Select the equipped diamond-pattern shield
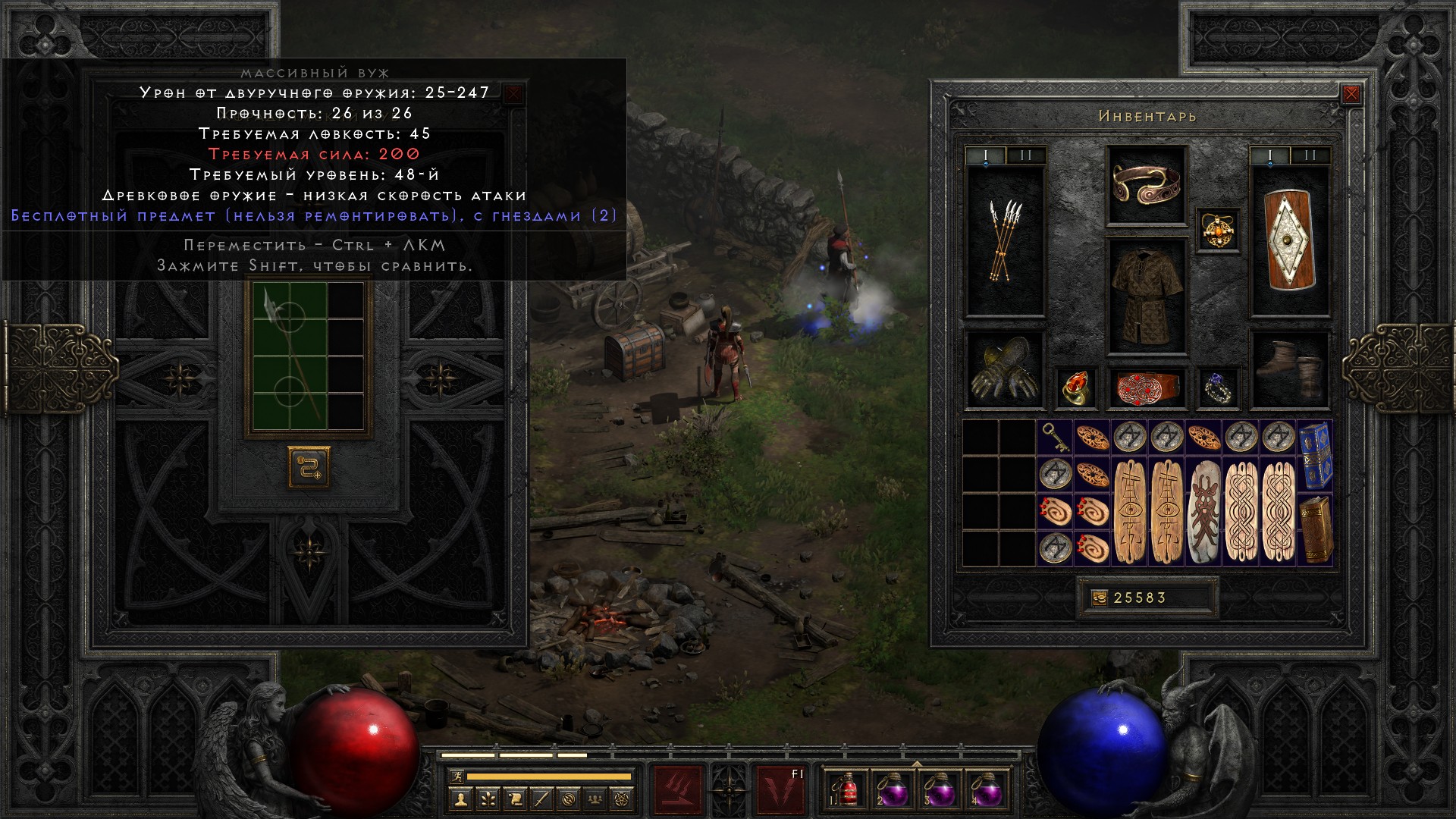 (x=1290, y=241)
